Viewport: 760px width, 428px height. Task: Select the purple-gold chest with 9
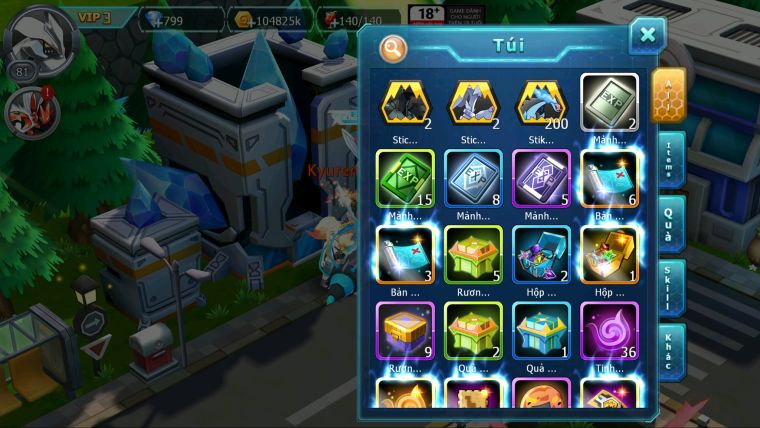click(405, 330)
